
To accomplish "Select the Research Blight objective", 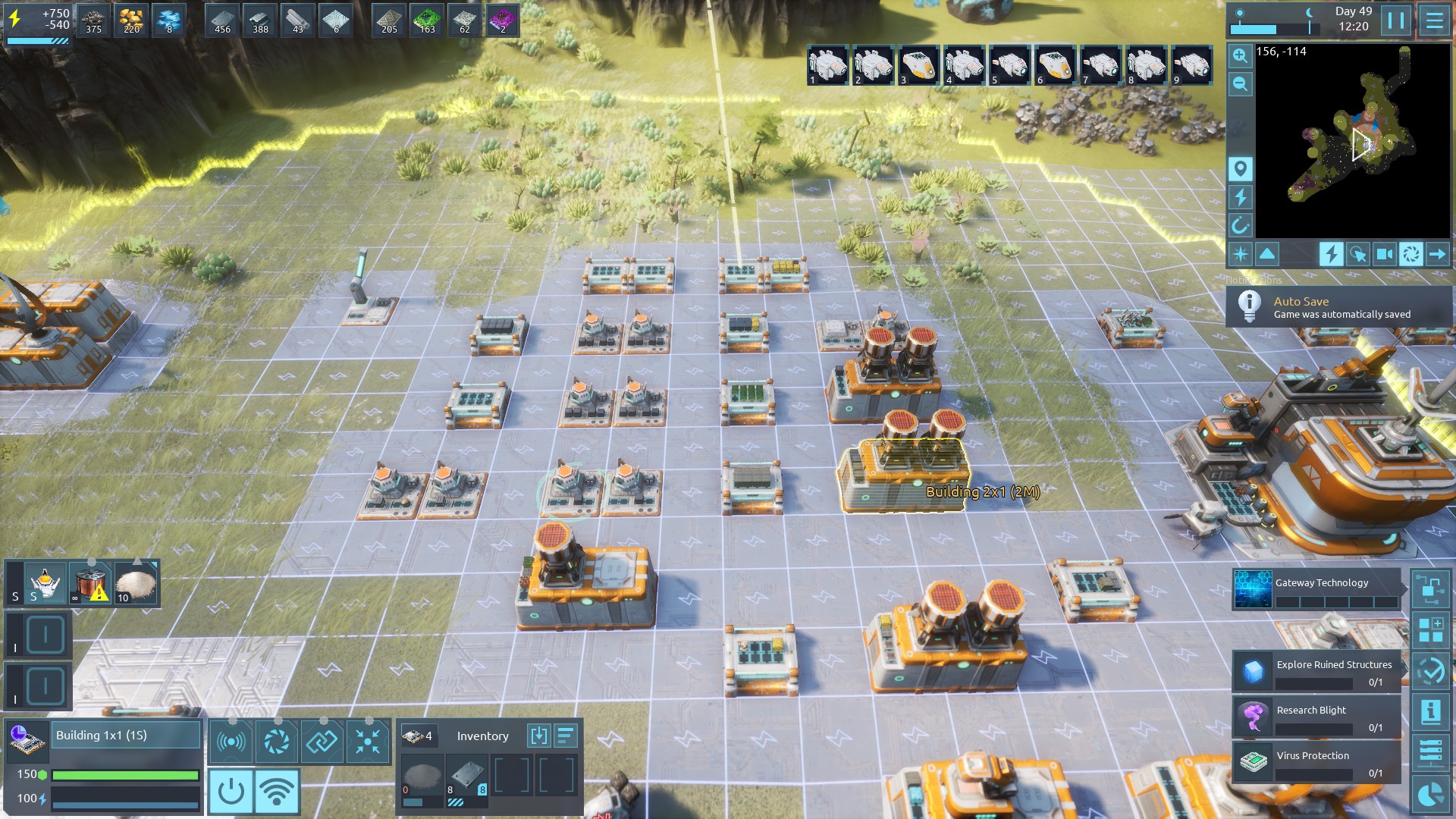I will [x=1316, y=717].
